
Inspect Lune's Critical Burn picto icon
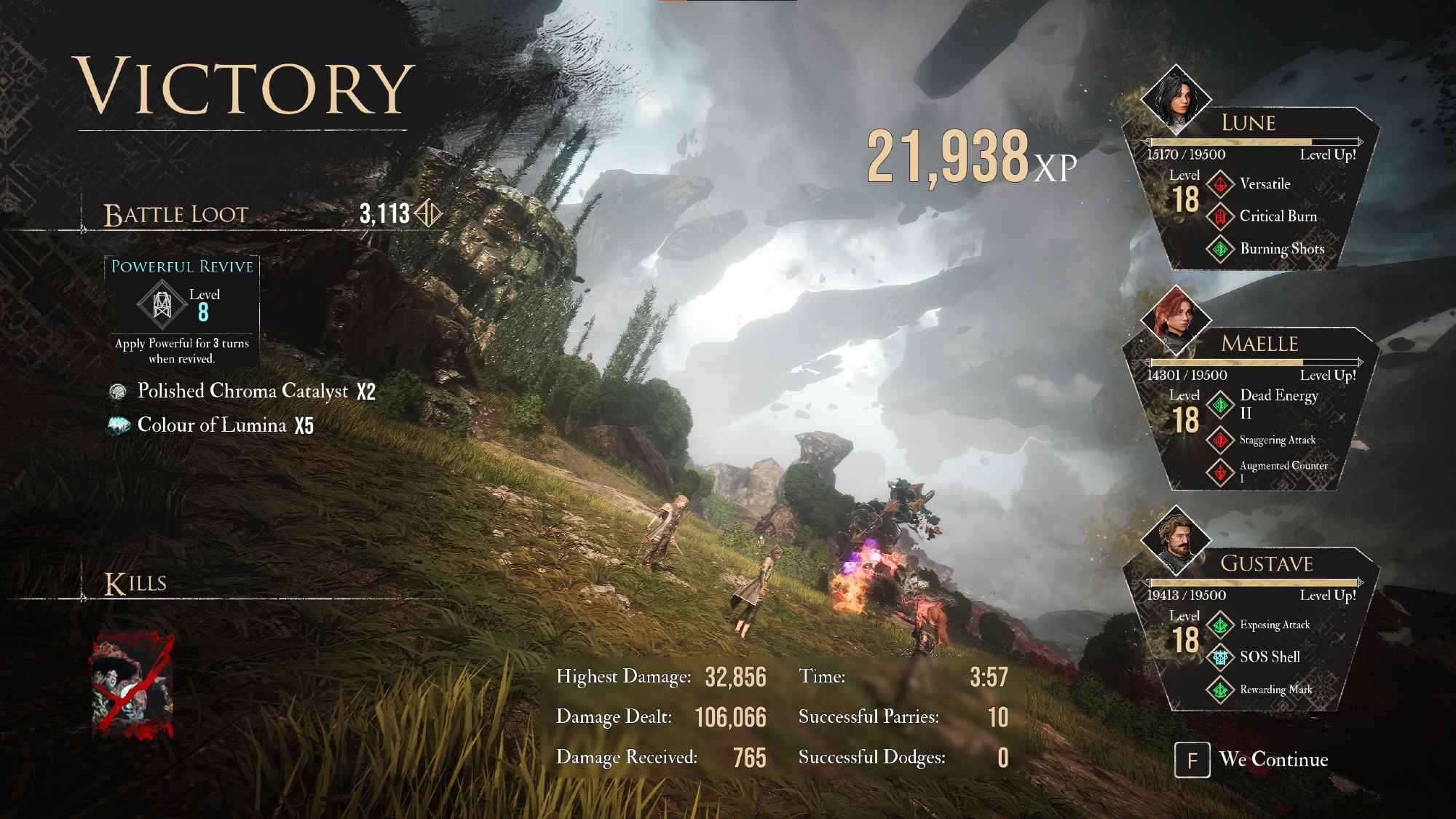click(x=1221, y=216)
